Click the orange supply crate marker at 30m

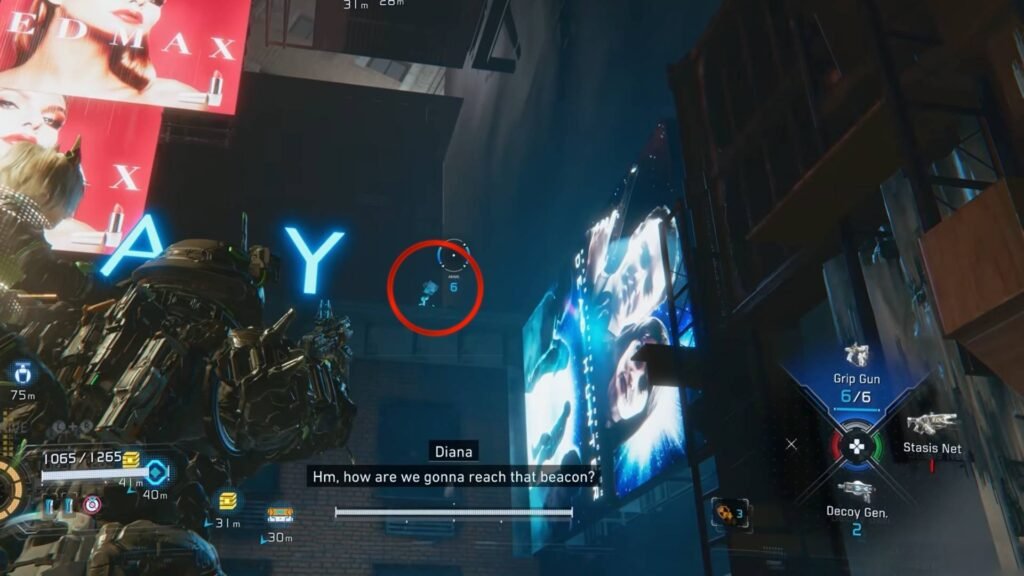(279, 516)
